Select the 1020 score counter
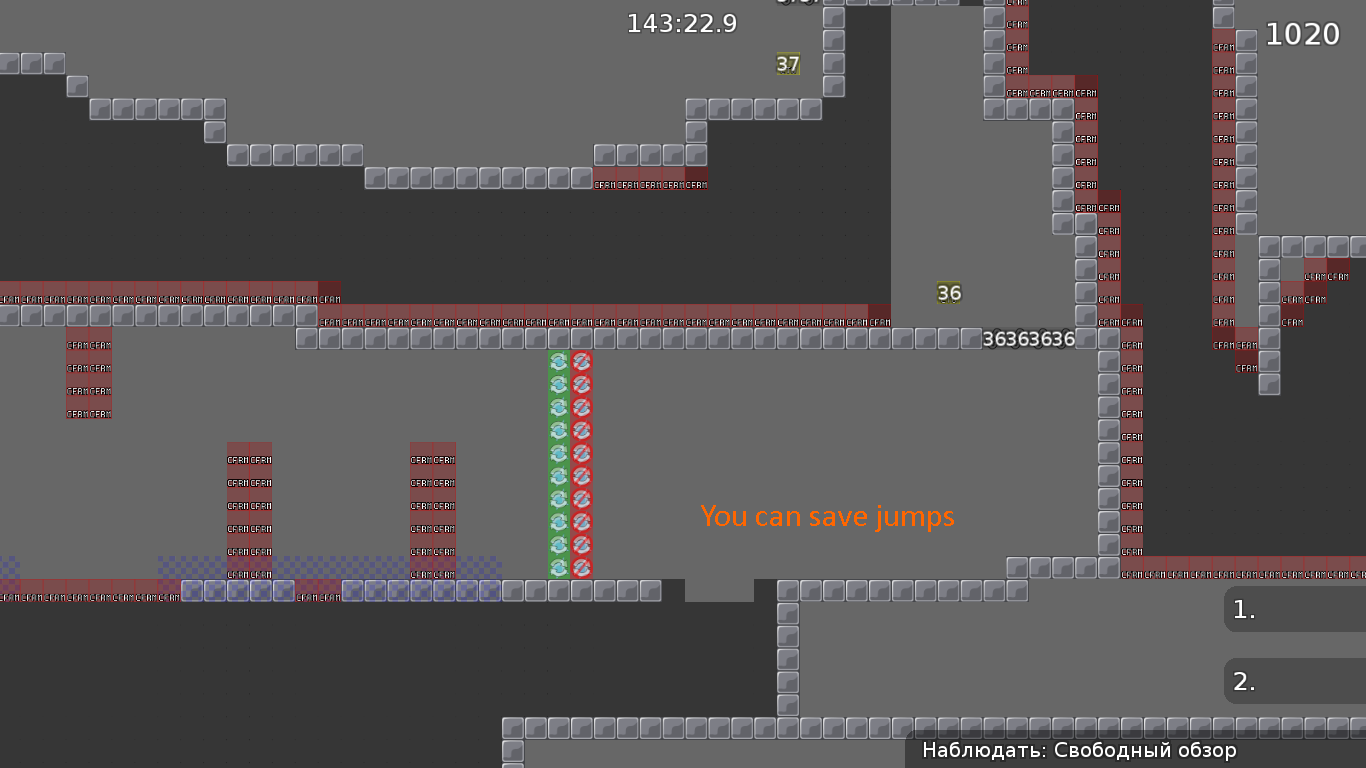The image size is (1366, 768). (x=1303, y=33)
